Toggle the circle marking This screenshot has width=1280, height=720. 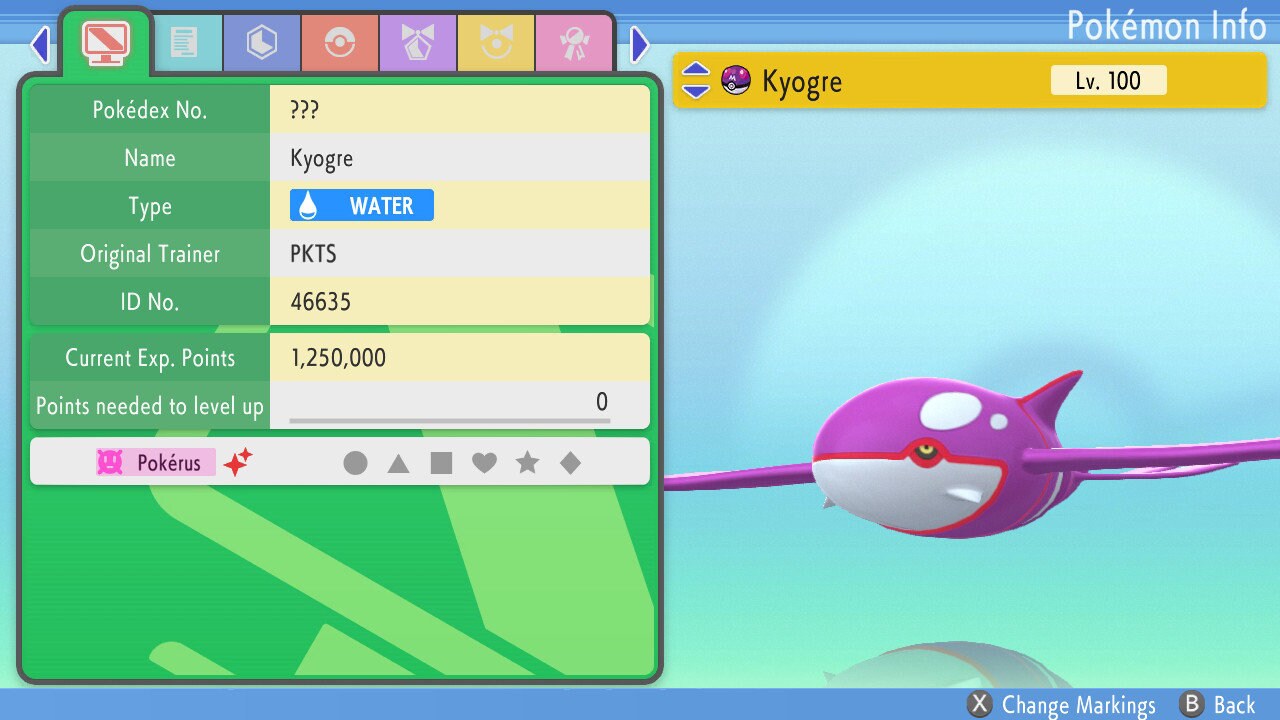(x=355, y=462)
